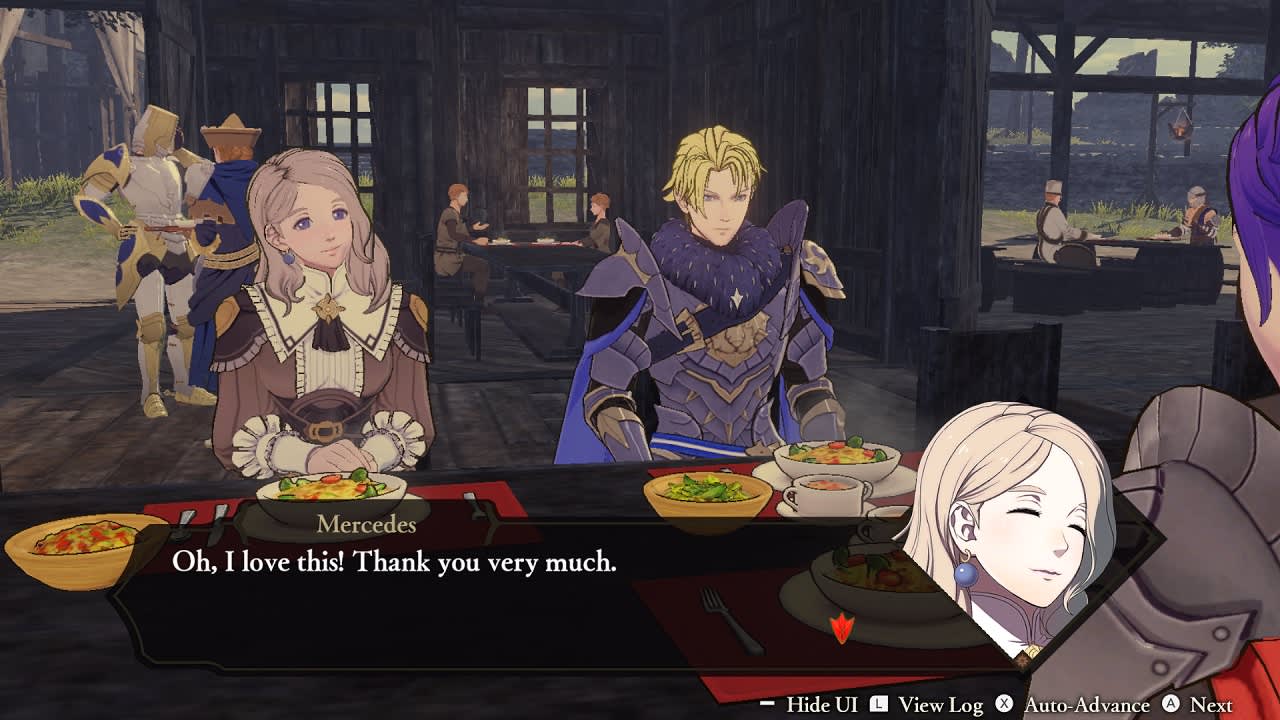The height and width of the screenshot is (720, 1280).
Task: Click the X button glyph before Auto-Advance
Action: pyautogui.click(x=1004, y=703)
